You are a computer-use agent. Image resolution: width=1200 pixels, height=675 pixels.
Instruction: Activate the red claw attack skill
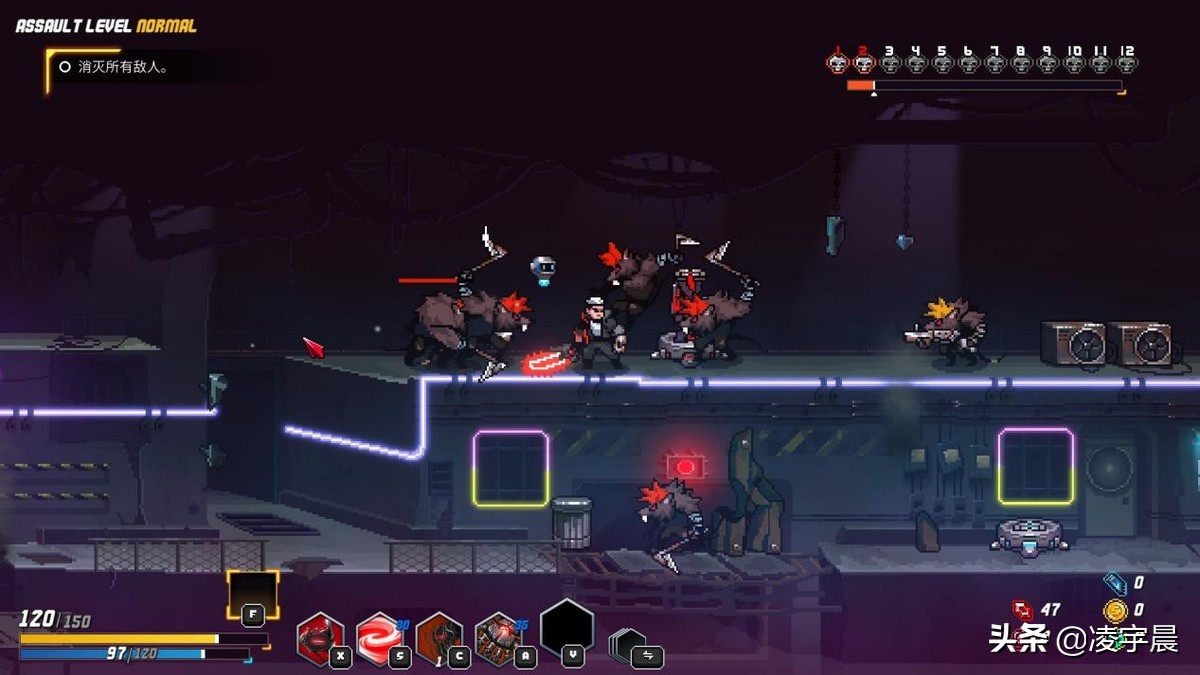[320, 637]
